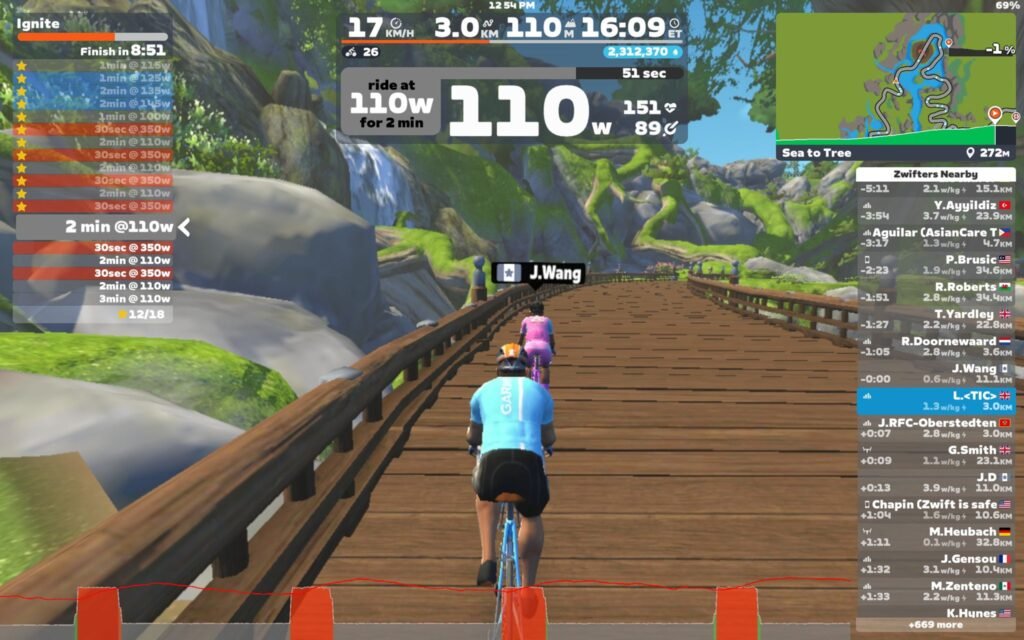The height and width of the screenshot is (640, 1024).
Task: Expand the +669 more riders entry
Action: [936, 625]
